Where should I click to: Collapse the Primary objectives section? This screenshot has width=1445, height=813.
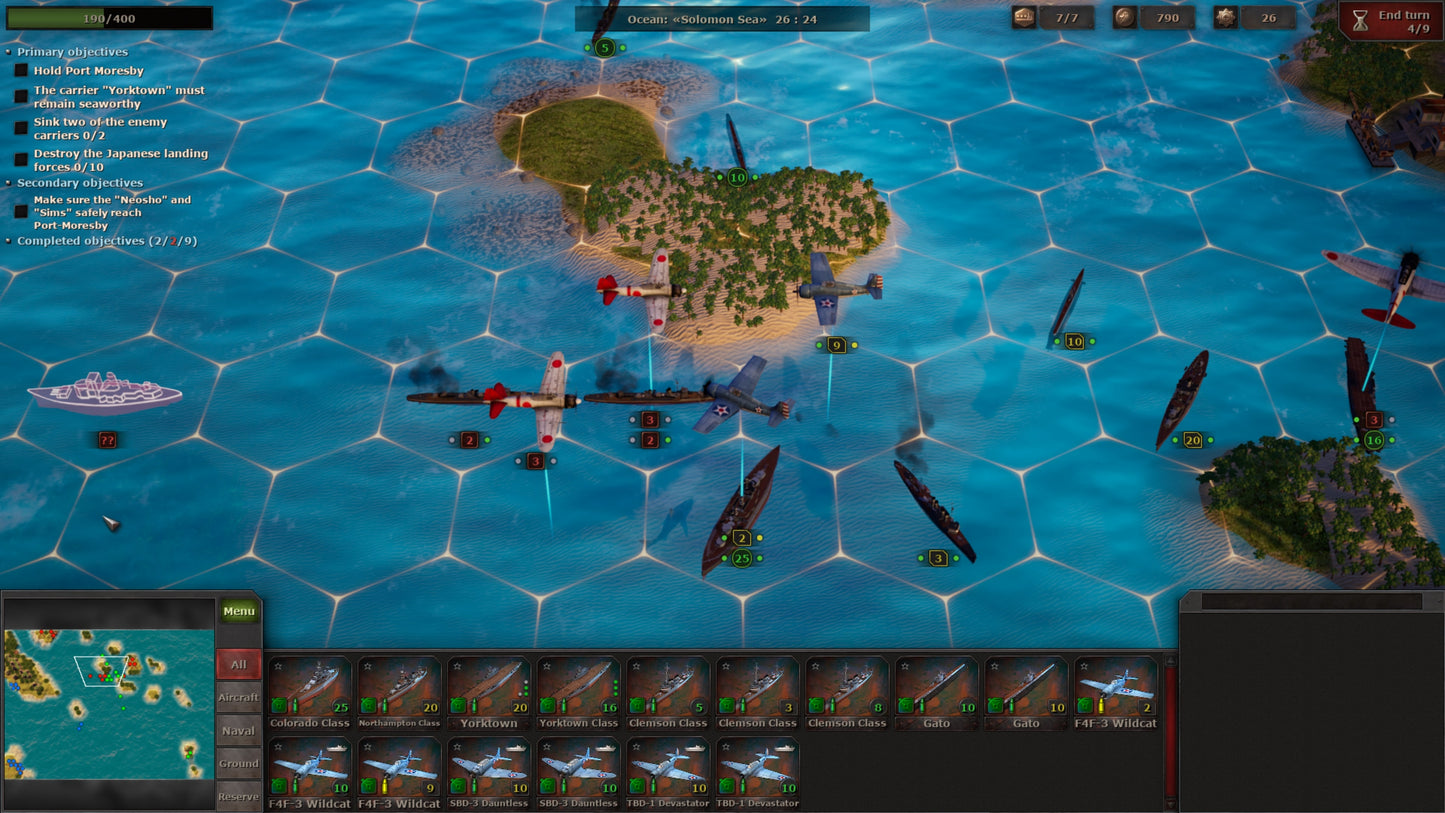pyautogui.click(x=8, y=52)
